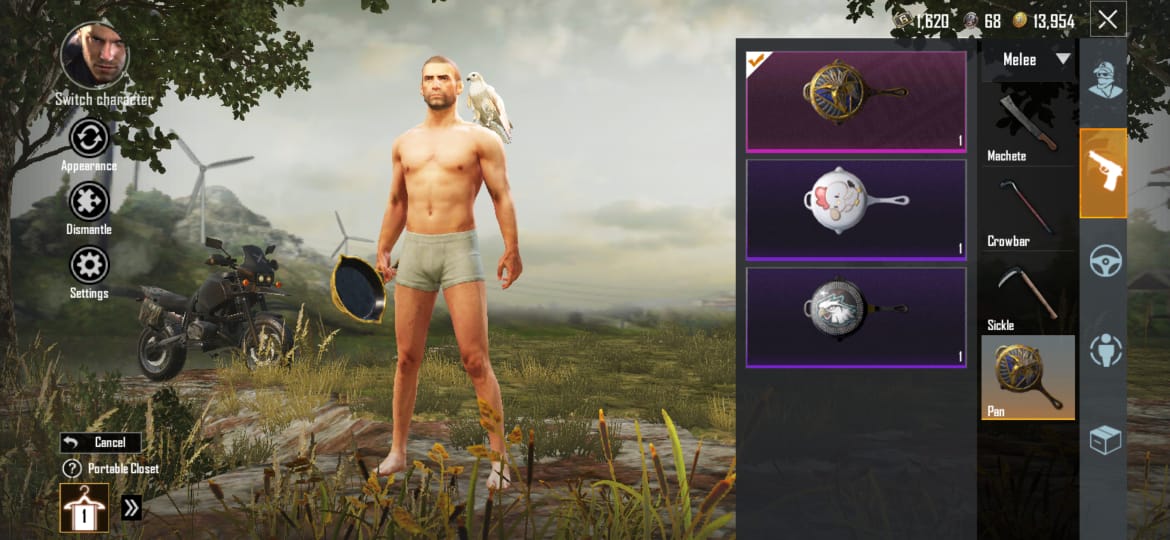Close the inventory screen with the X
The width and height of the screenshot is (1170, 540).
(x=1108, y=19)
